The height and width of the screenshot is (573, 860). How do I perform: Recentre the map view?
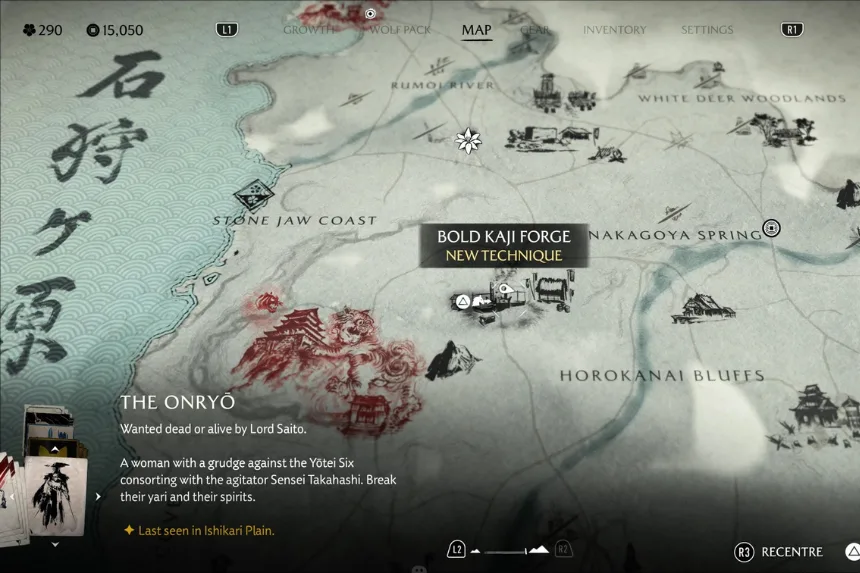781,552
